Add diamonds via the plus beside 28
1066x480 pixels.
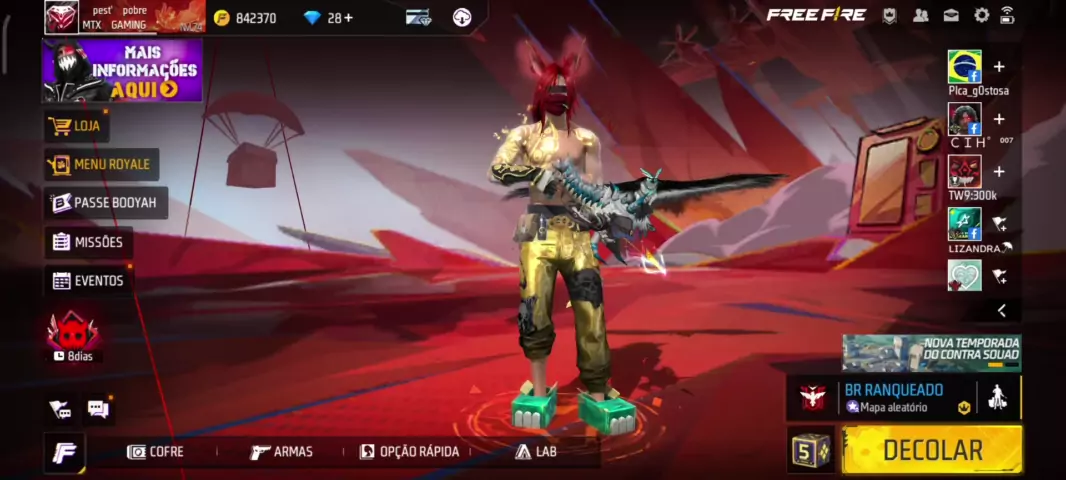coord(348,18)
